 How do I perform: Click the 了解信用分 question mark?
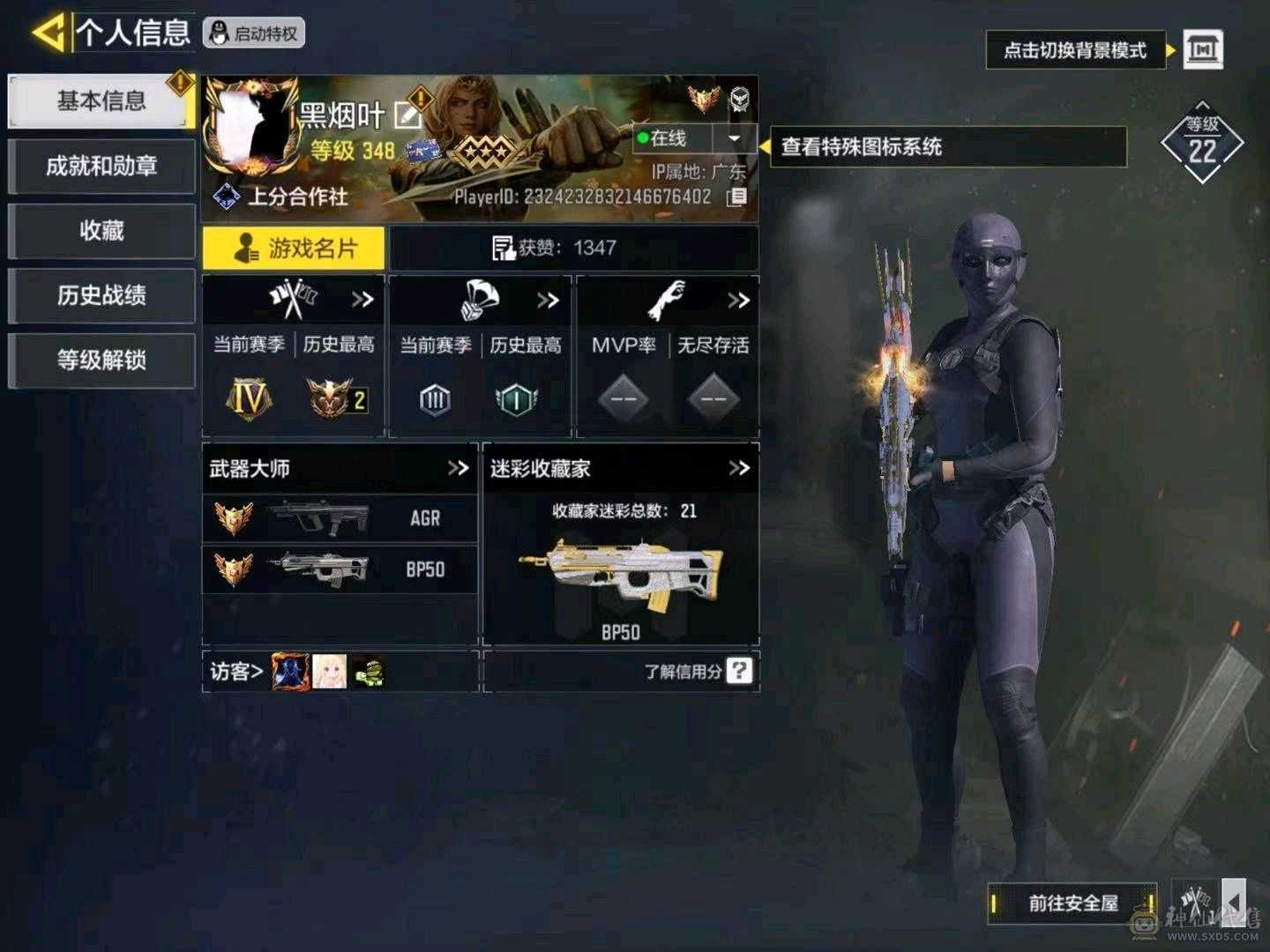737,671
